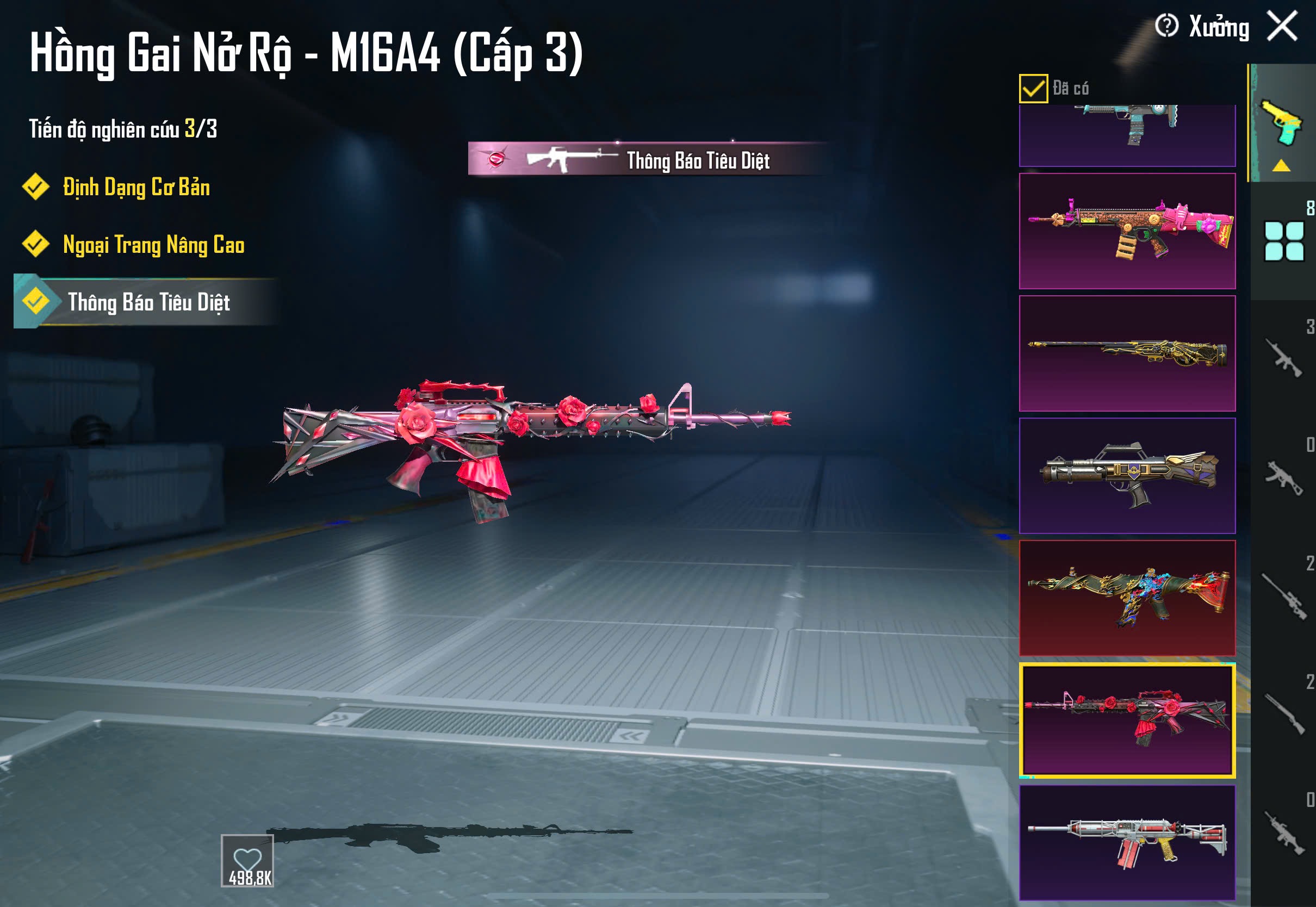
Task: Select the teal SMG skin at top
Action: (1127, 135)
